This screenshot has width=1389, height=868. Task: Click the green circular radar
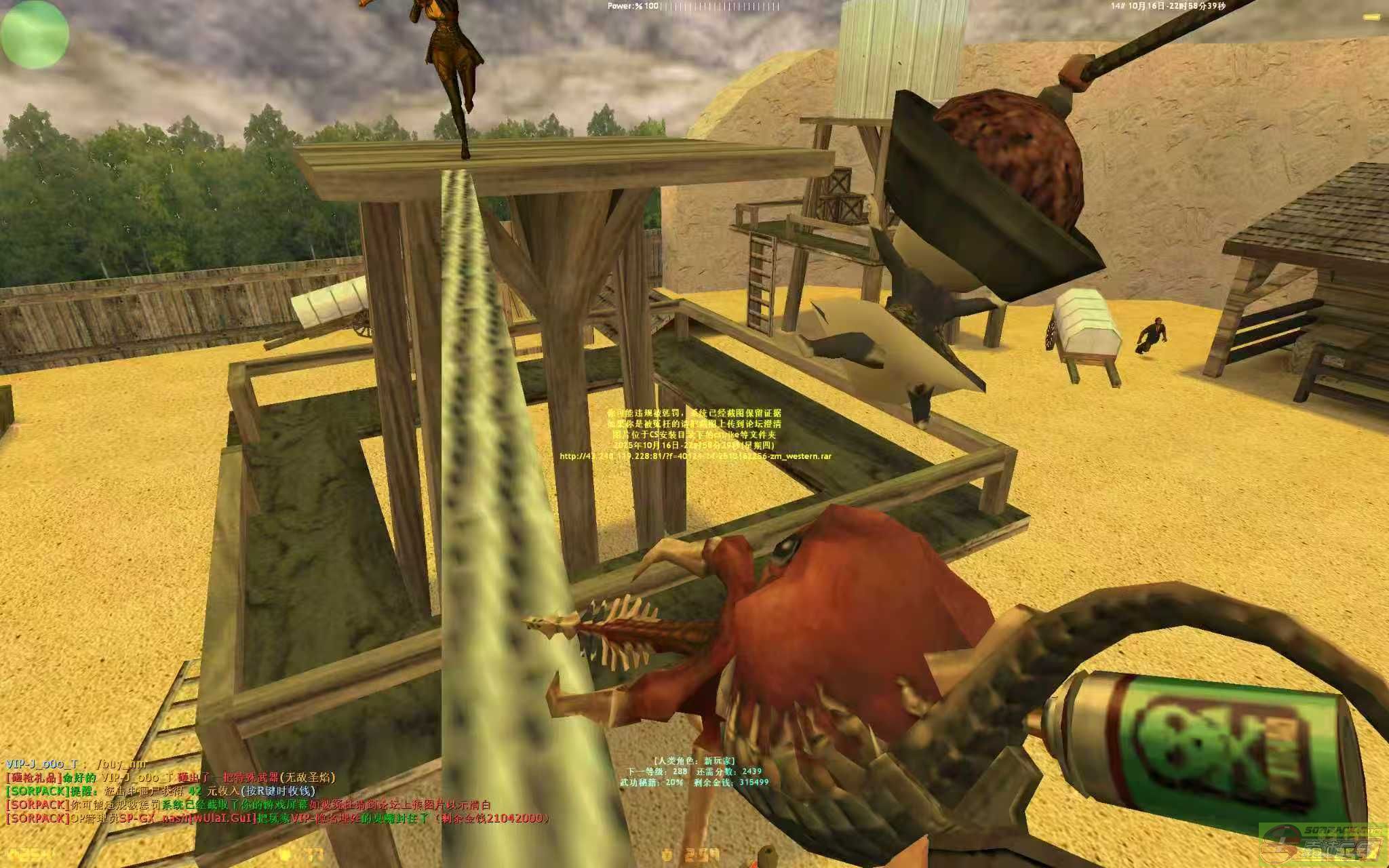coord(35,34)
